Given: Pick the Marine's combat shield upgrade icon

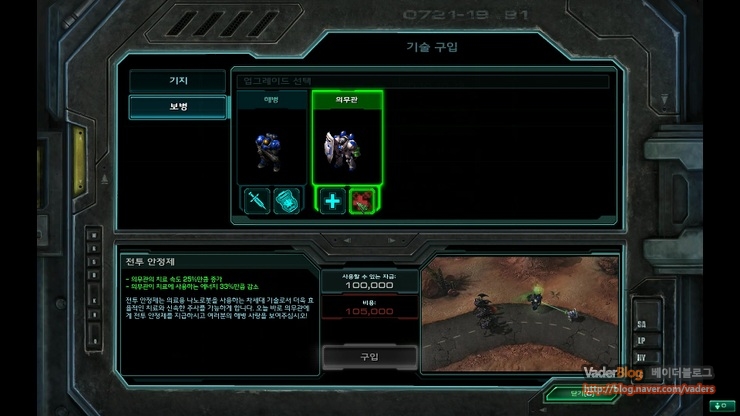Looking at the screenshot, I should click(286, 199).
